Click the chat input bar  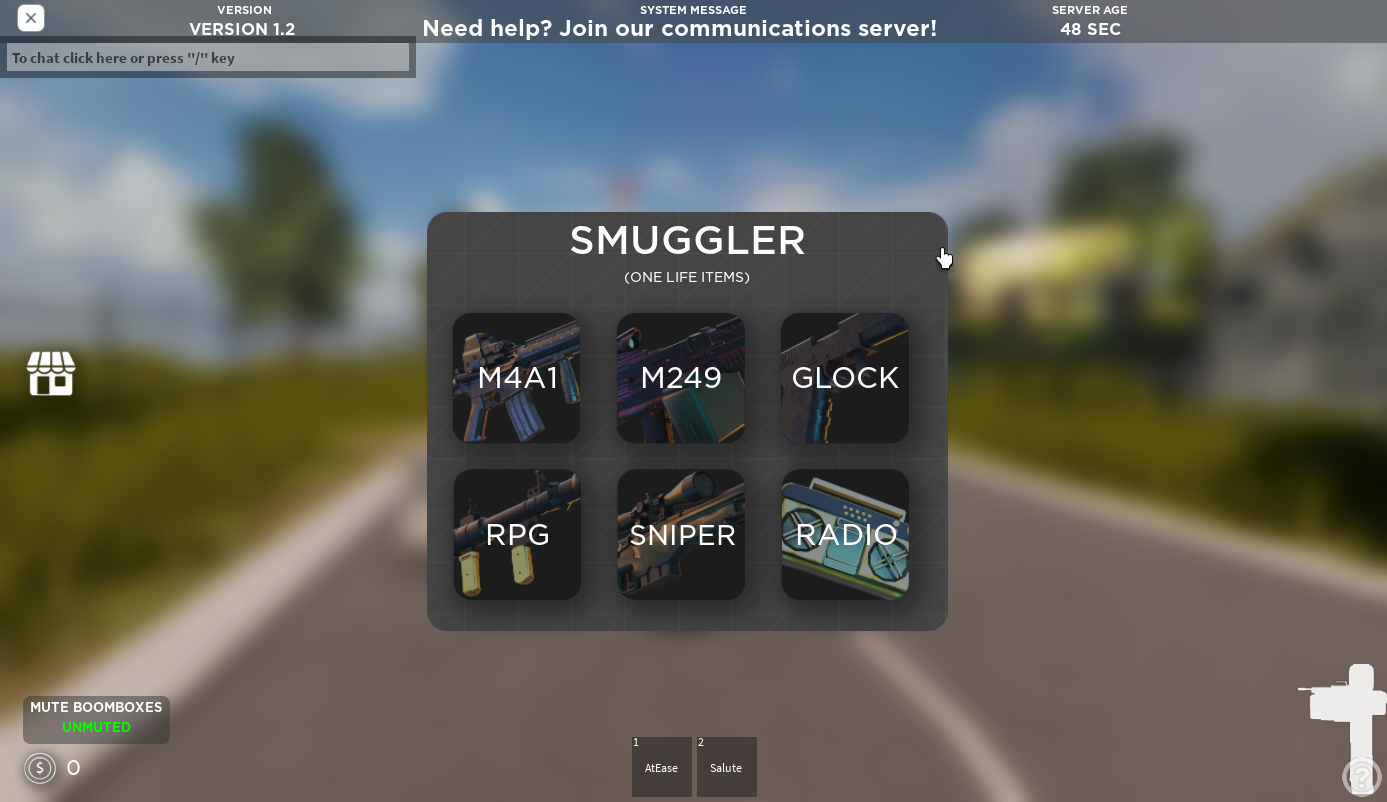pos(208,58)
